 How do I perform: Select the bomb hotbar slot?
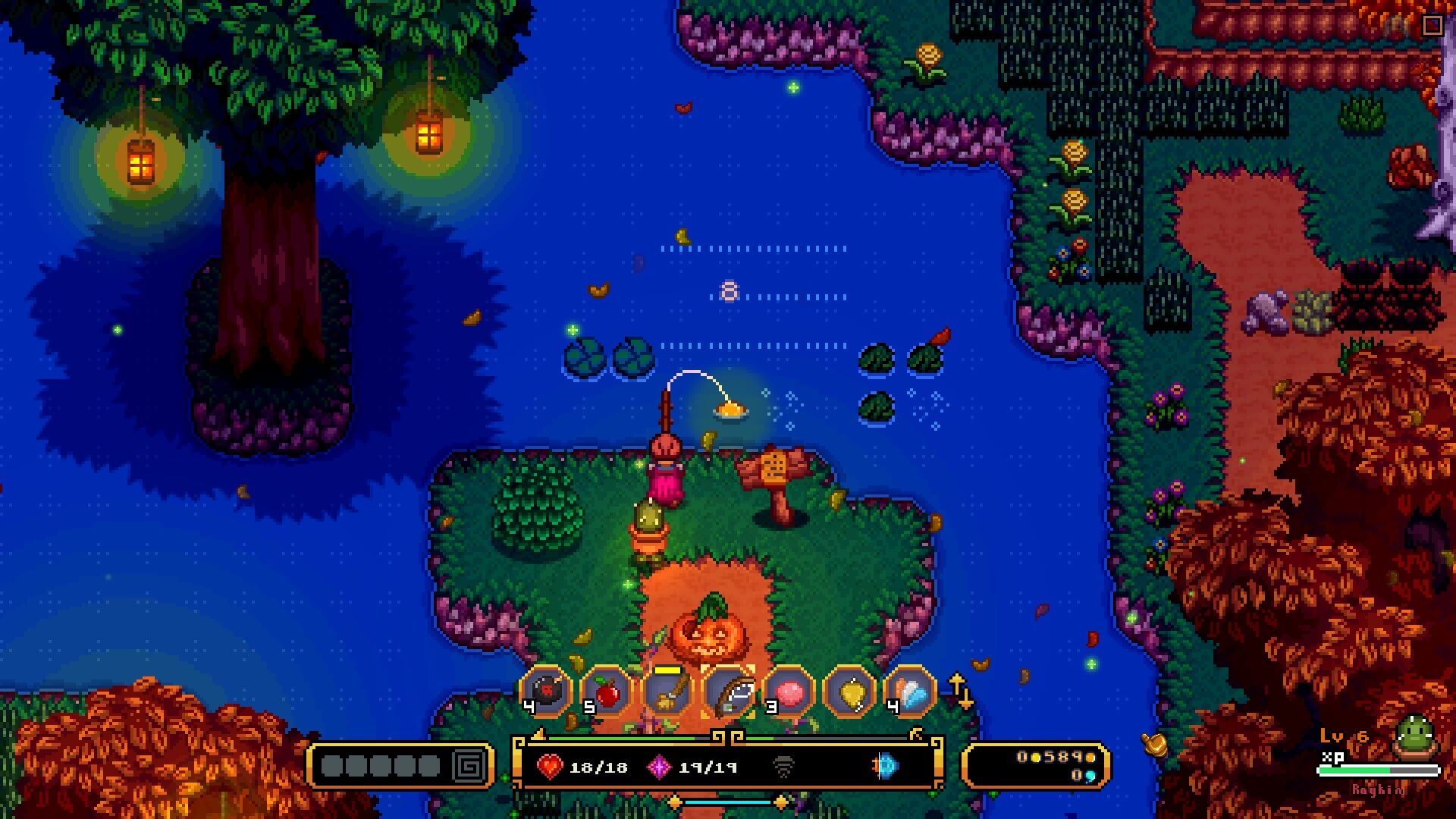coord(546,691)
